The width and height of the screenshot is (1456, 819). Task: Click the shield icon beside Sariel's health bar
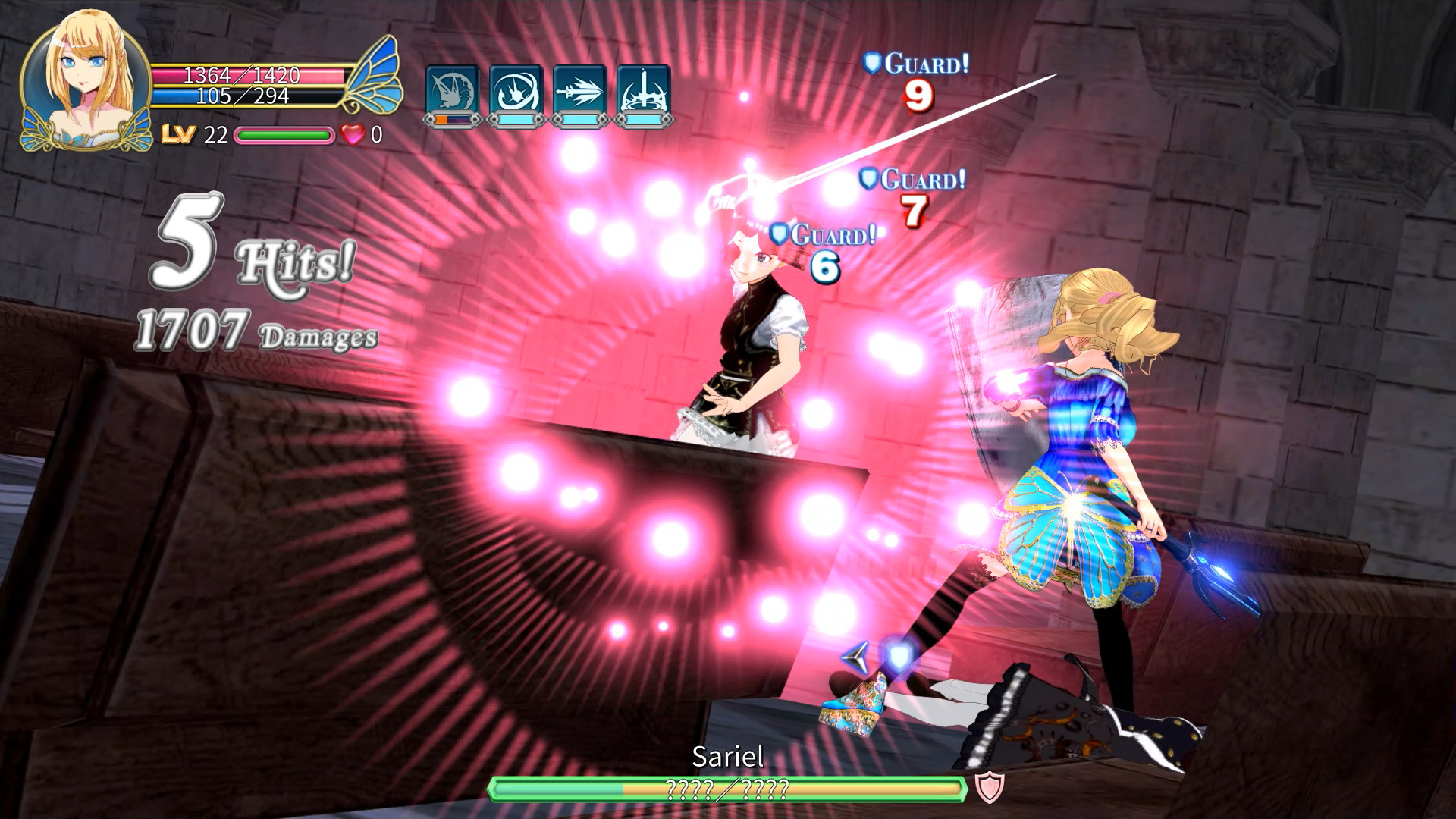click(989, 788)
